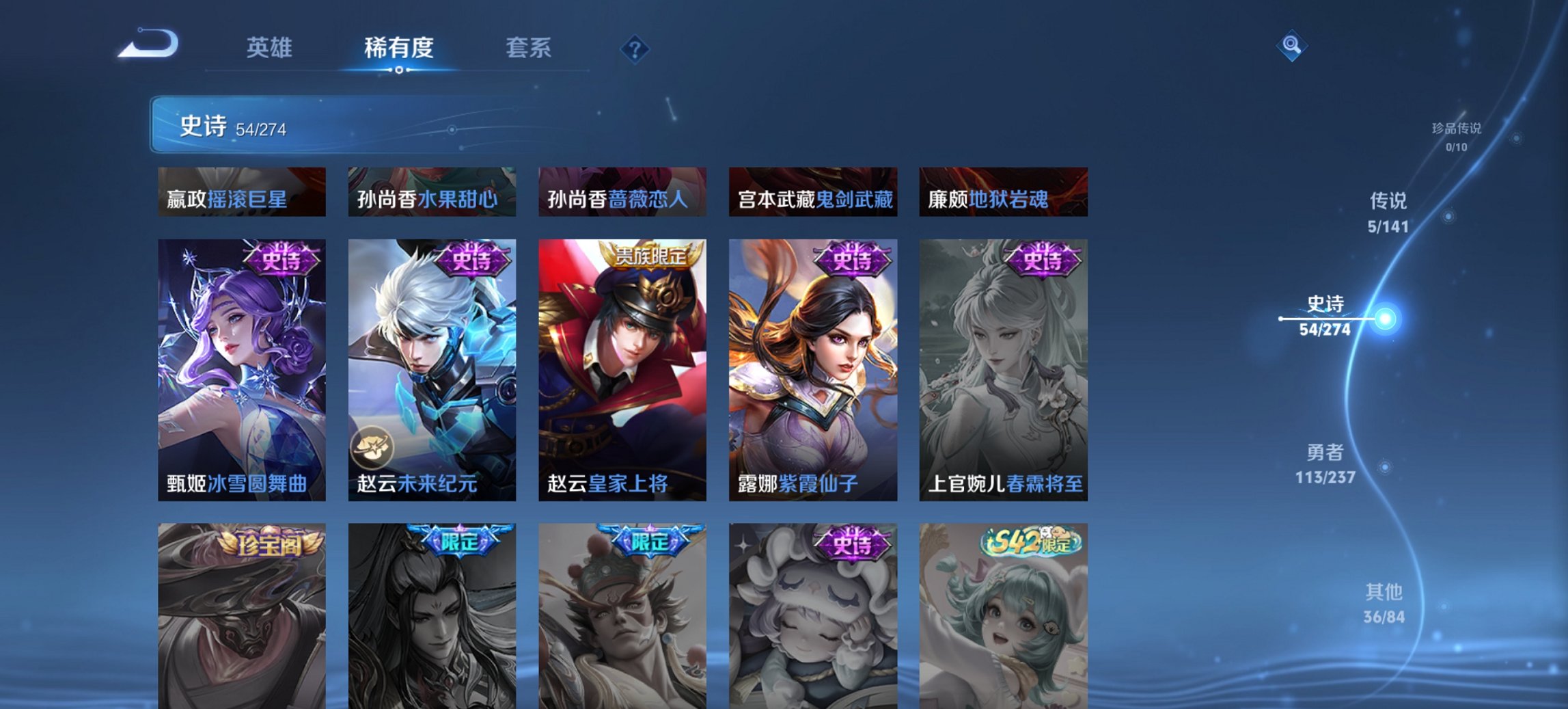This screenshot has height=709, width=1568.
Task: Open help with the question mark icon
Action: (x=635, y=48)
